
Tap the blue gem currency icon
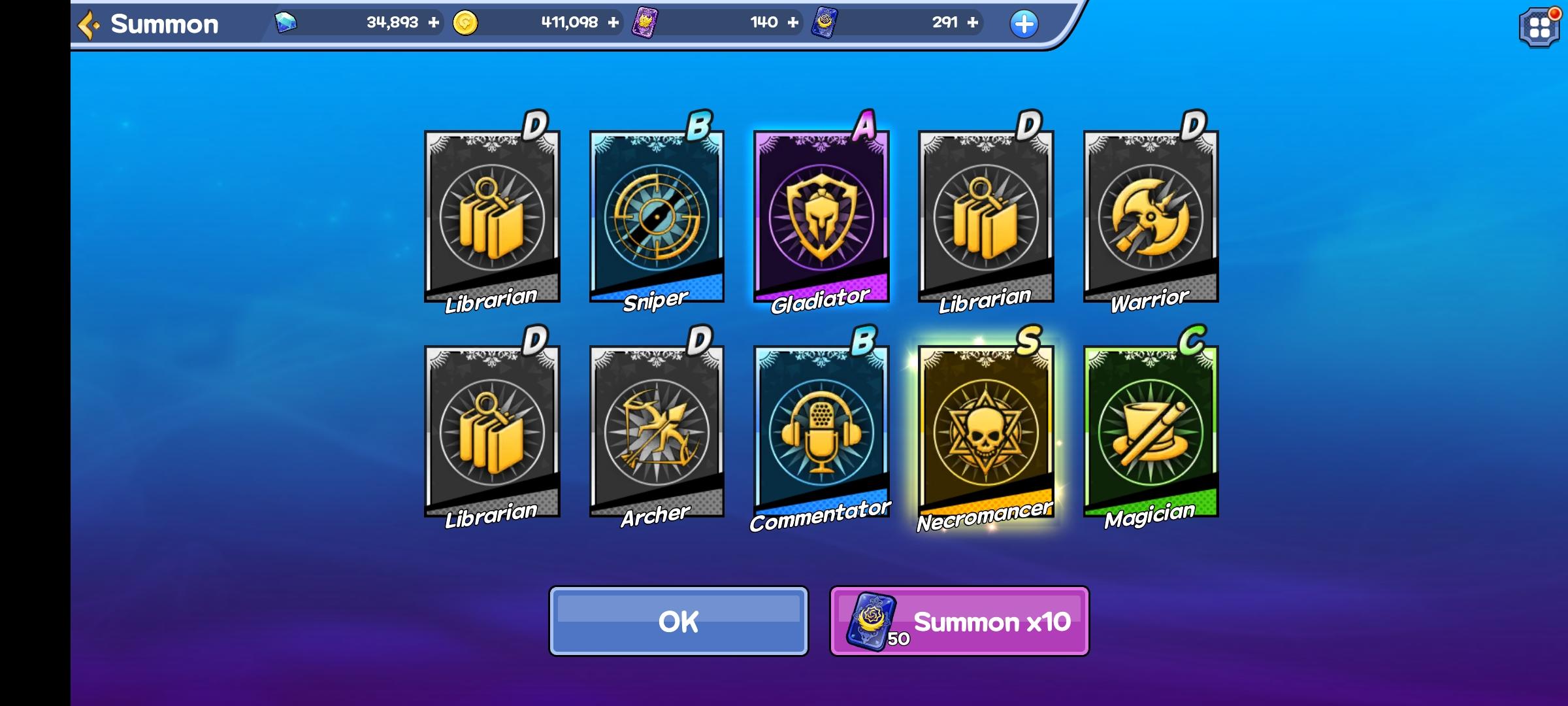pyautogui.click(x=286, y=22)
